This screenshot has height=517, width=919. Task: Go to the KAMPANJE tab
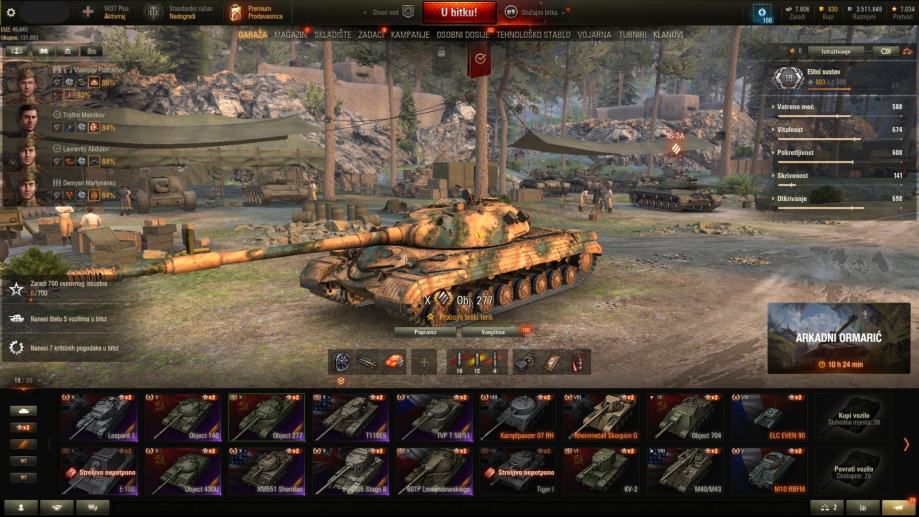point(410,34)
